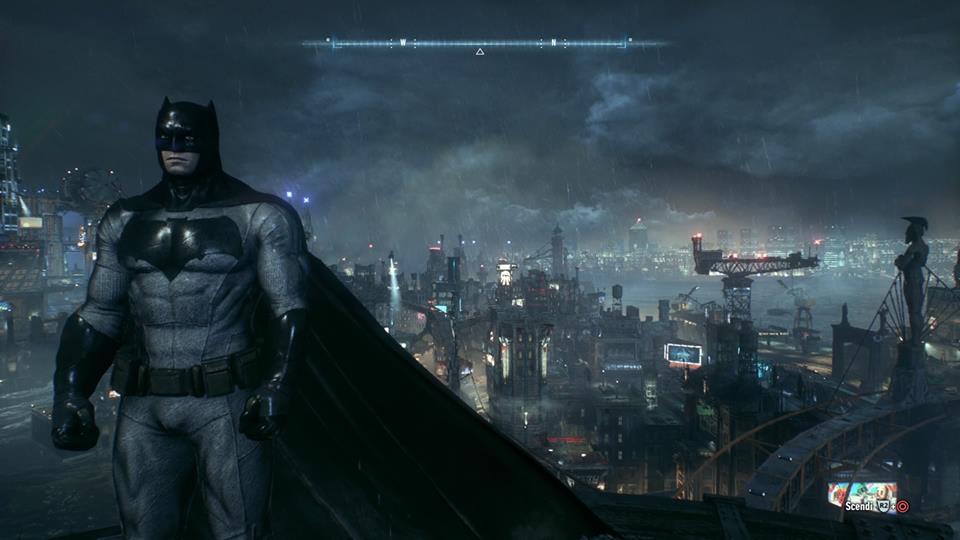Select the N marker on the compass
The width and height of the screenshot is (960, 540).
(553, 43)
